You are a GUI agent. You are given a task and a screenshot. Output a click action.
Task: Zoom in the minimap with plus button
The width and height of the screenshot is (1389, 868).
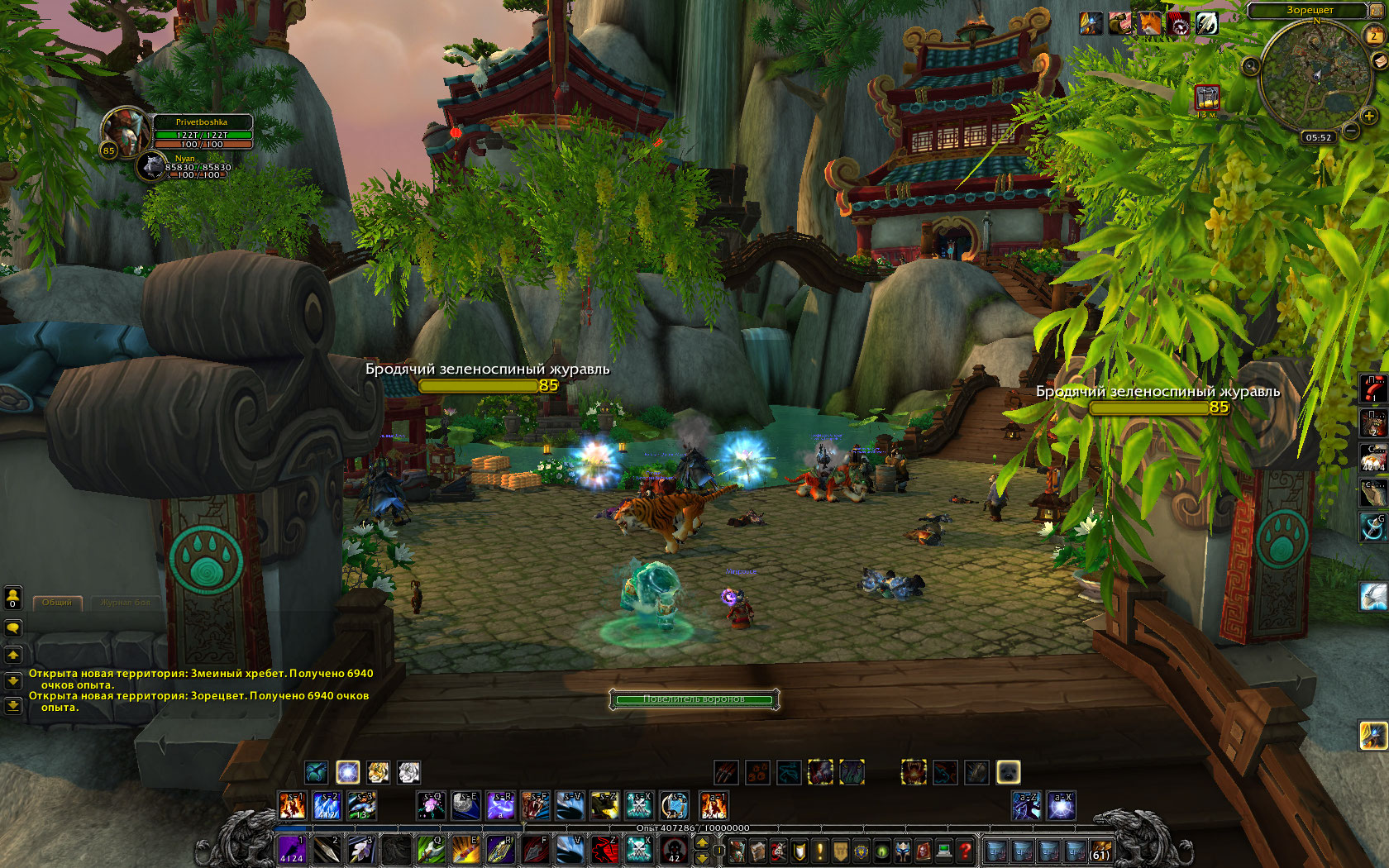tap(1369, 117)
